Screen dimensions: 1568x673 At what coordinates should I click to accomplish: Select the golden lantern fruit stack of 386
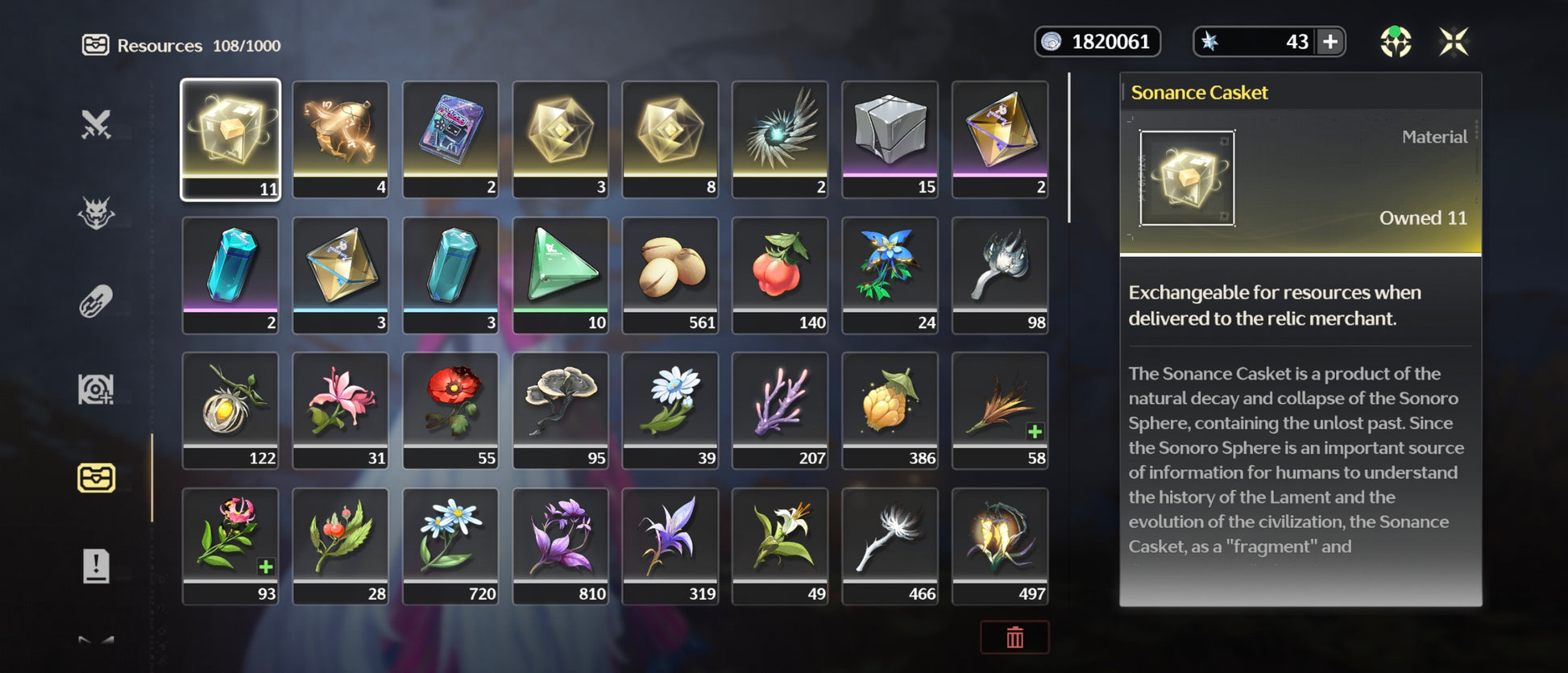tap(890, 409)
